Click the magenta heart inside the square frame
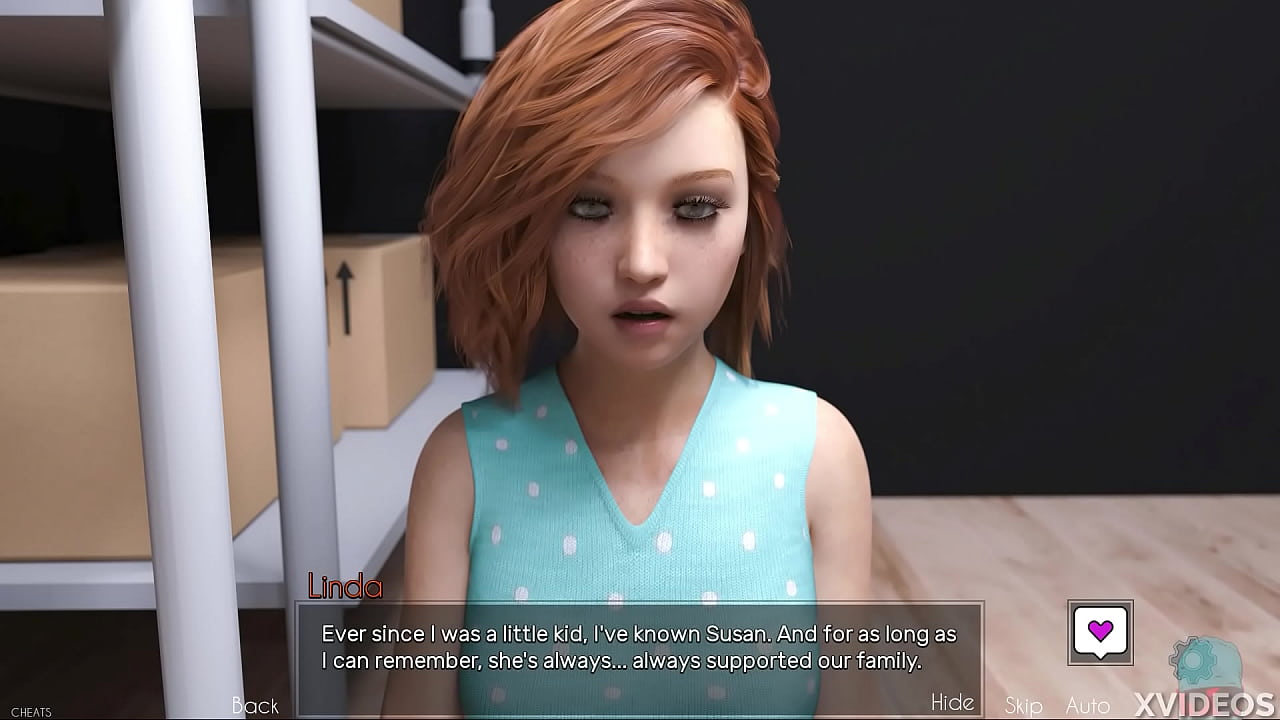The image size is (1280, 720). [x=1100, y=630]
